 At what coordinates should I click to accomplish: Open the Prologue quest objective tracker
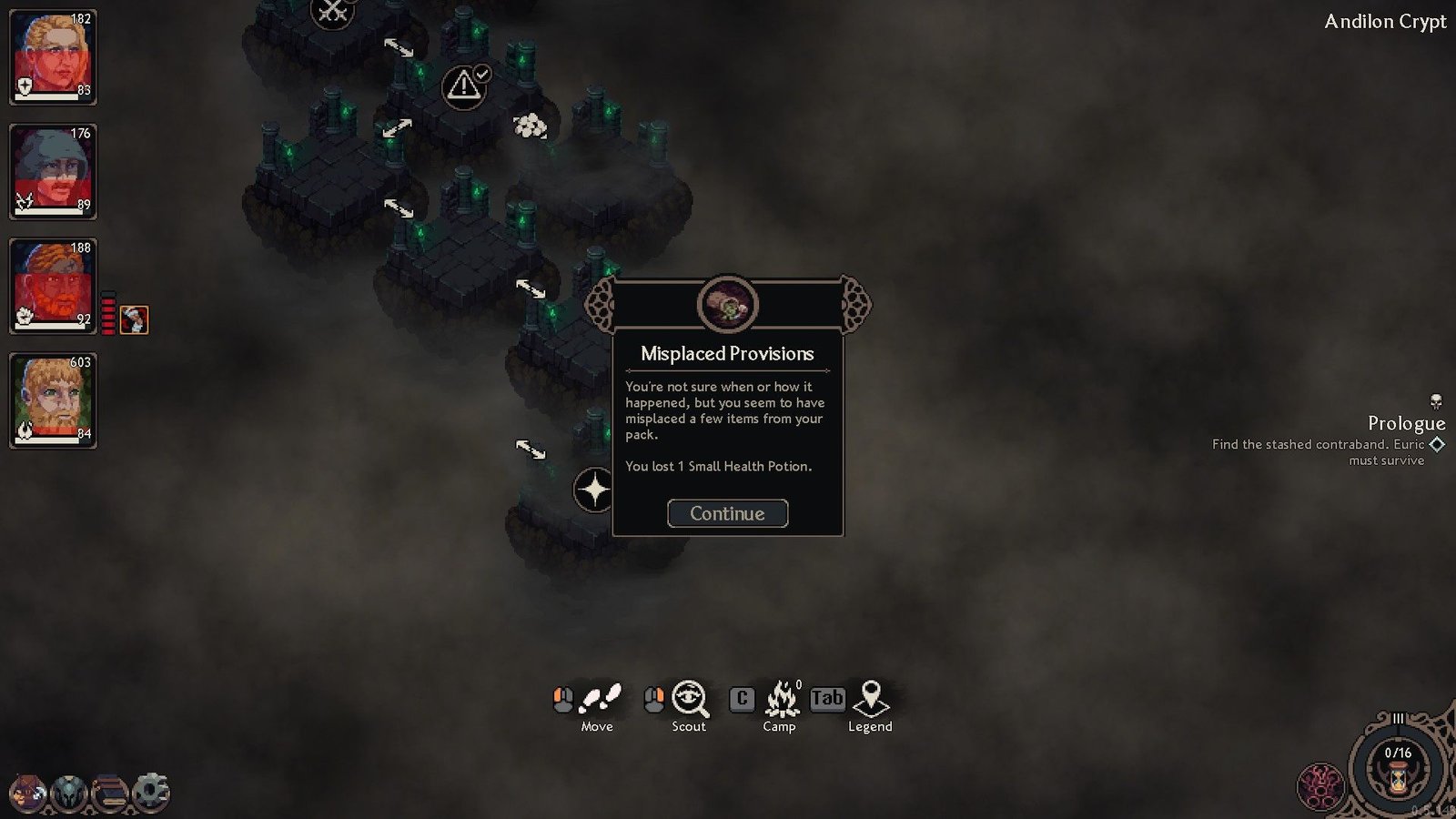pyautogui.click(x=1406, y=423)
